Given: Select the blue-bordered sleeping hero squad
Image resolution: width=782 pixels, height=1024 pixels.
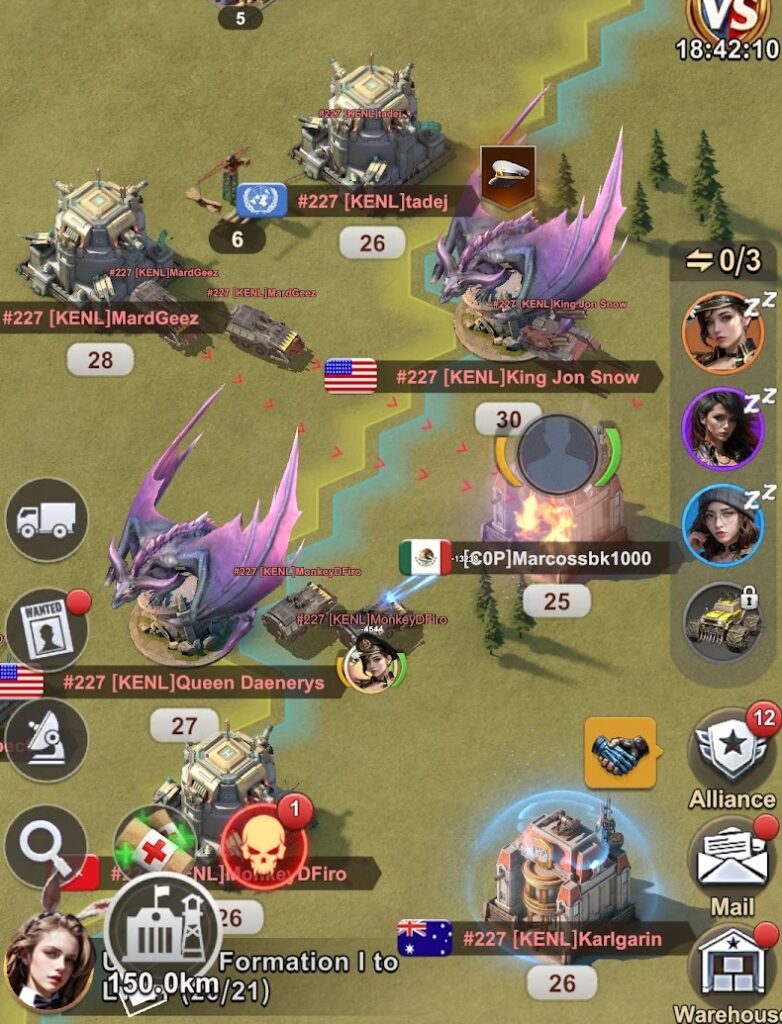Looking at the screenshot, I should click(x=722, y=524).
